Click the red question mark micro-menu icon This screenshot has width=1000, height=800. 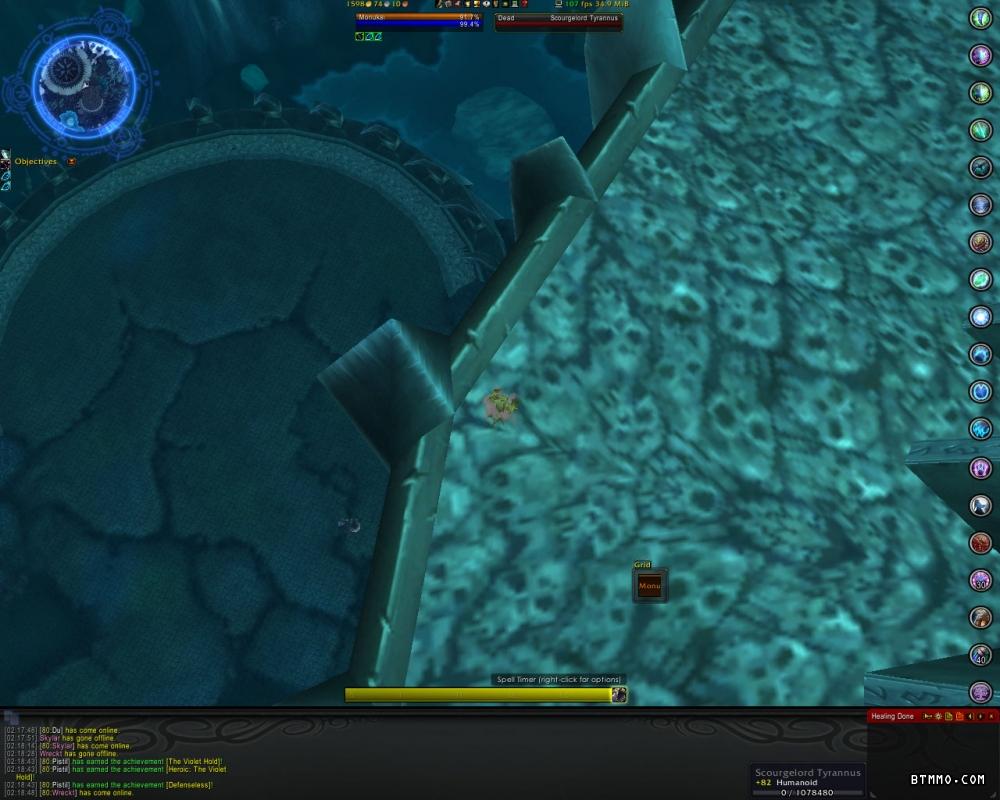(524, 4)
